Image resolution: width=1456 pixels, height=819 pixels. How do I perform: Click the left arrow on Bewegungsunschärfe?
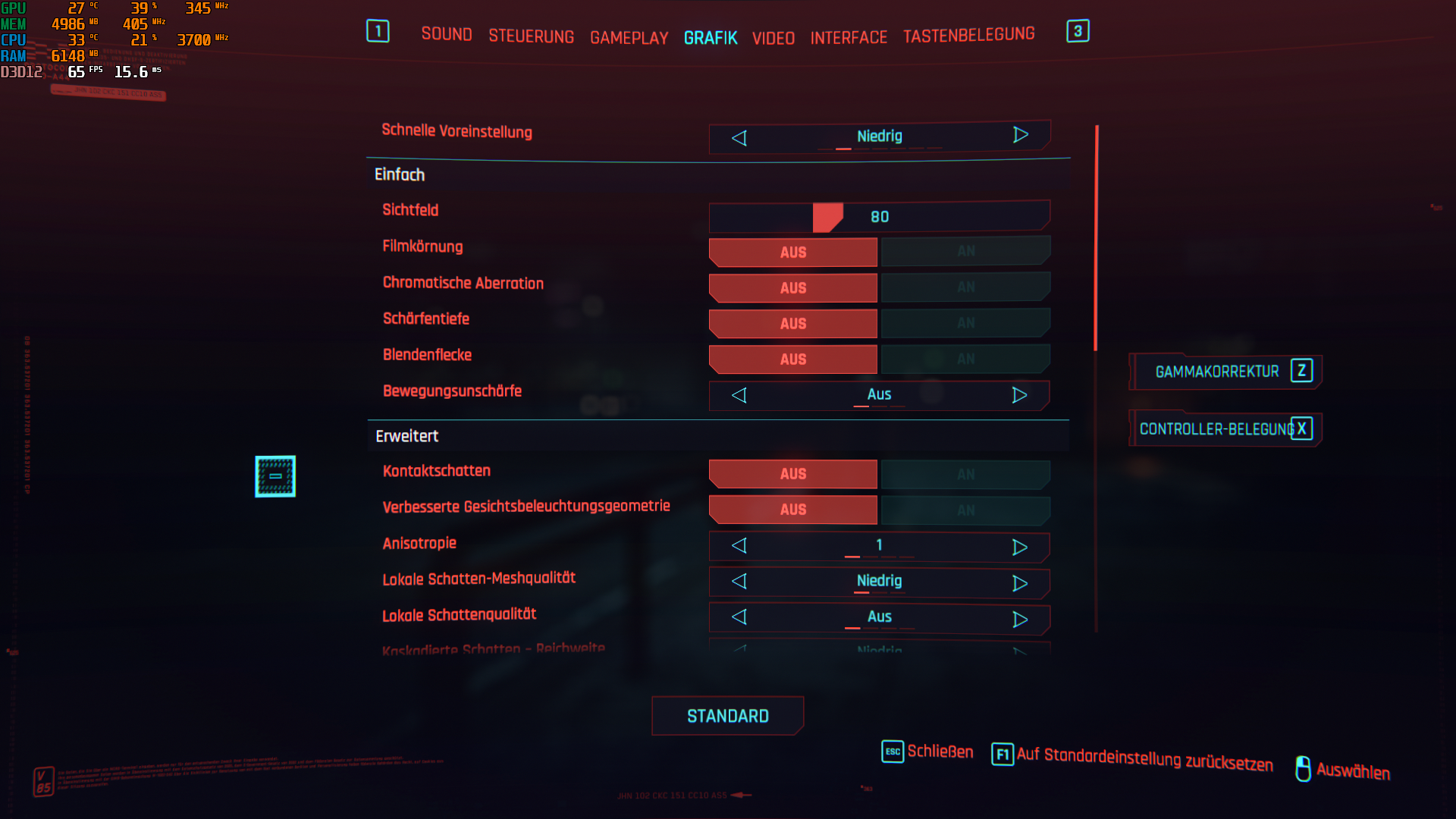739,395
